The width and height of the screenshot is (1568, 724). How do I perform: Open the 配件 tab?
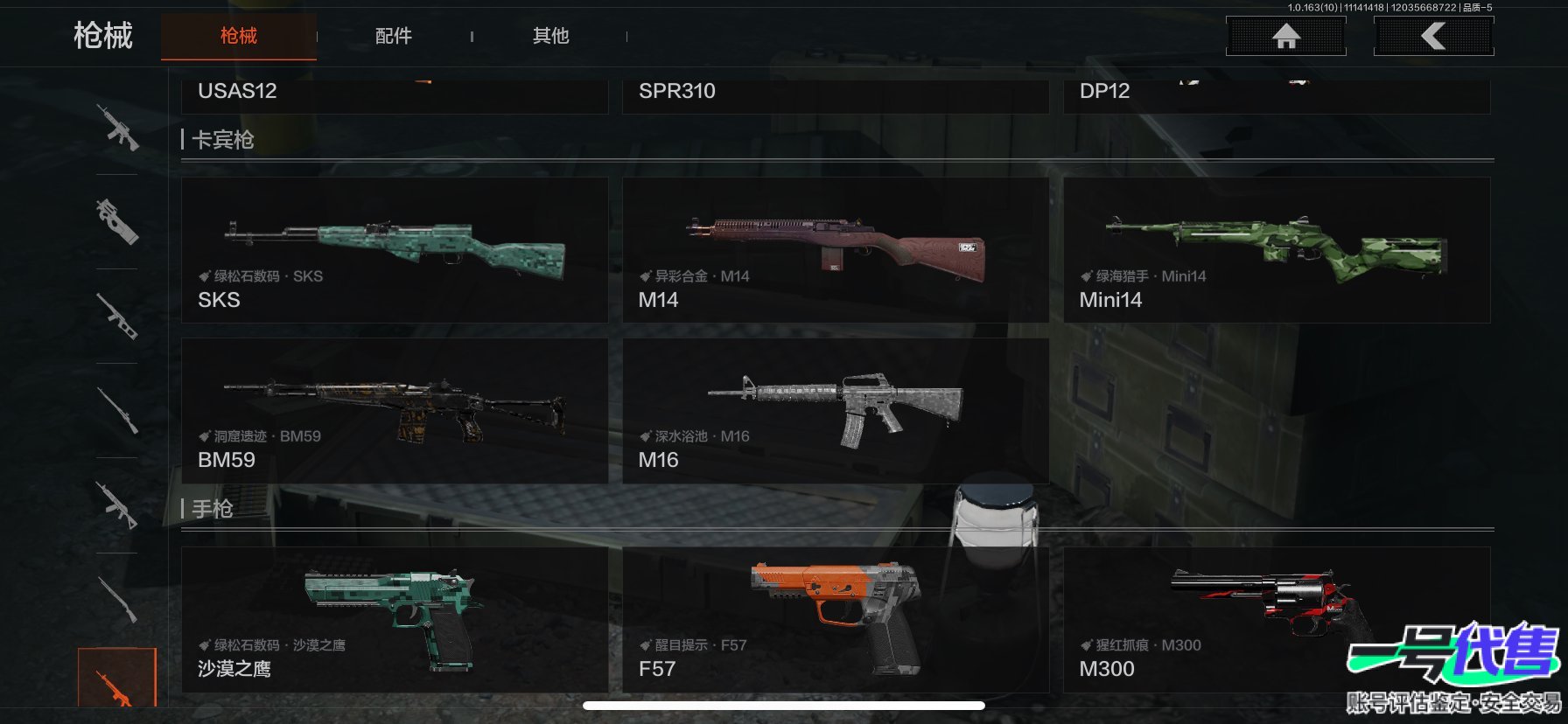(393, 36)
